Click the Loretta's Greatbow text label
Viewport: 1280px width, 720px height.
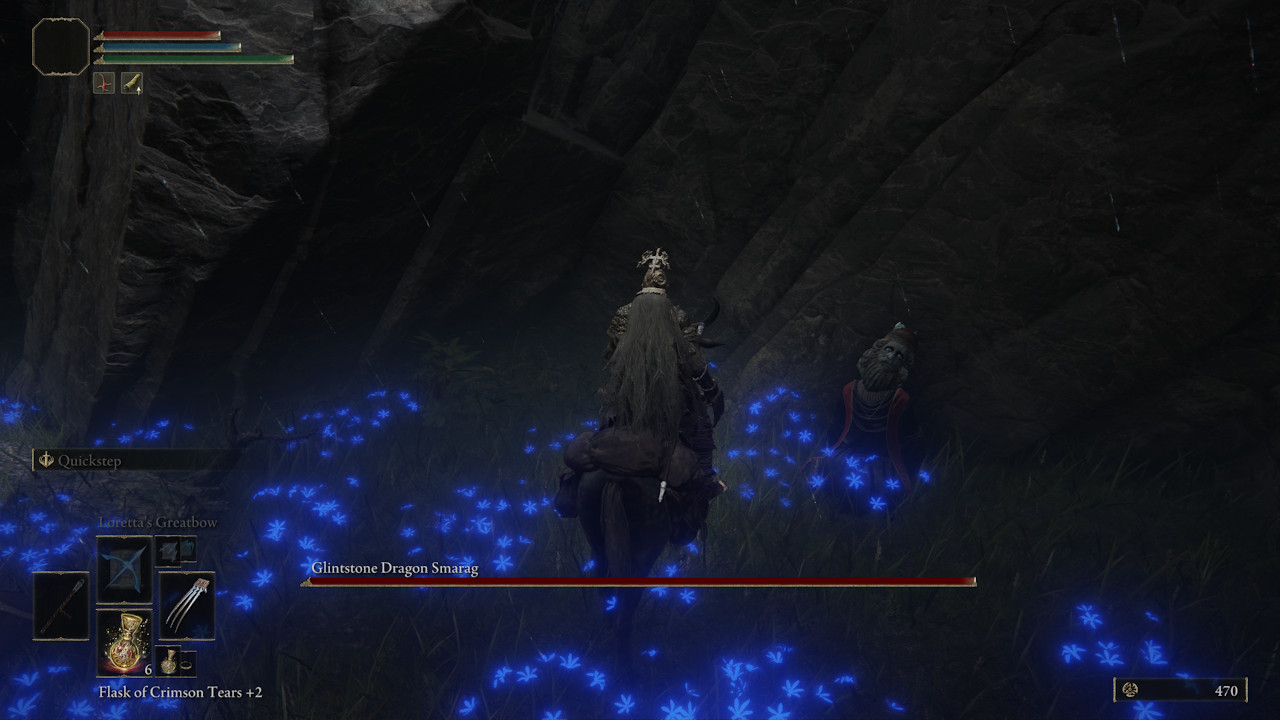pos(157,521)
